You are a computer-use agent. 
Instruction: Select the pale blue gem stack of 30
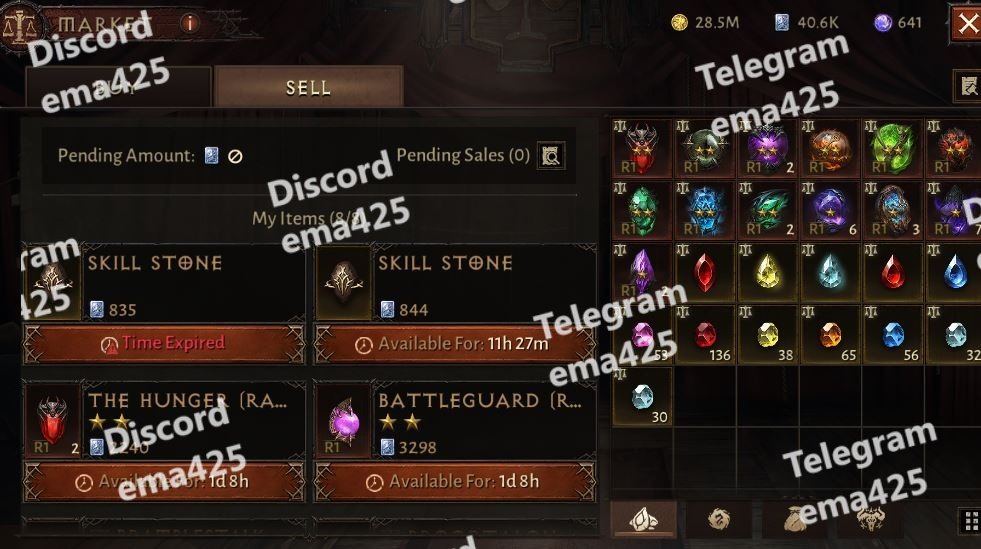pyautogui.click(x=644, y=397)
